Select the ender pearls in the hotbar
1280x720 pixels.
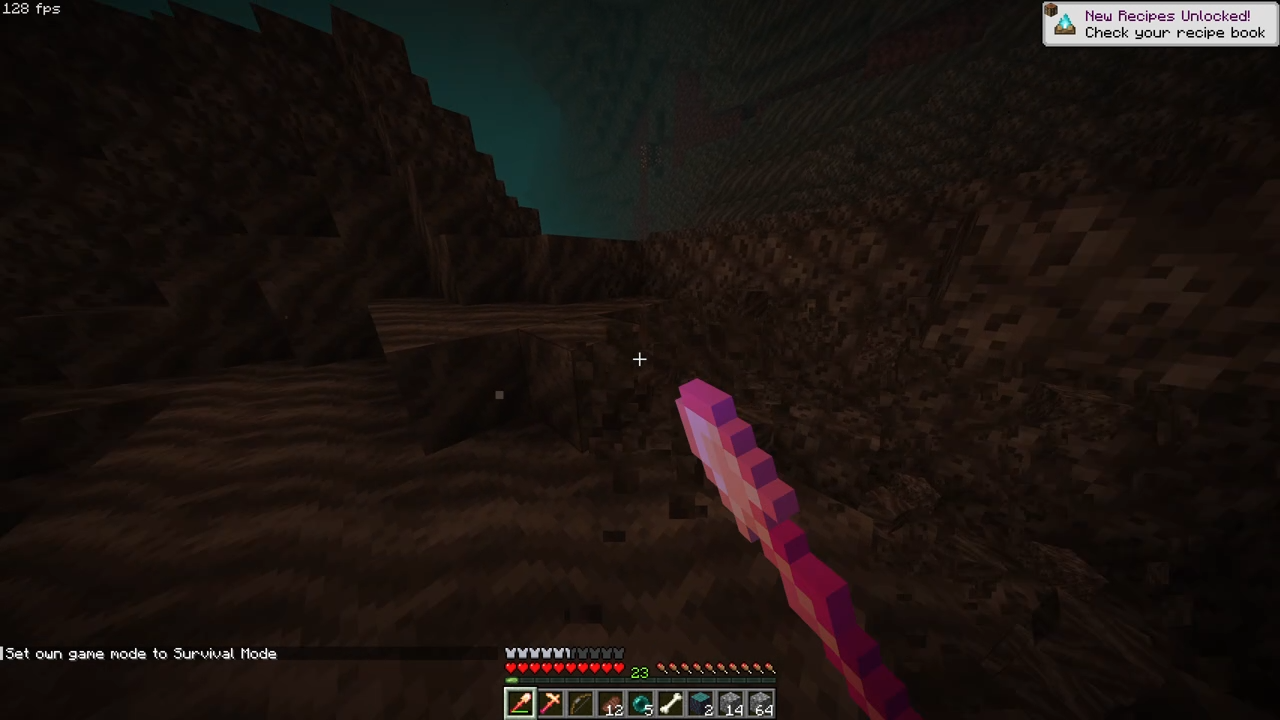tap(643, 705)
